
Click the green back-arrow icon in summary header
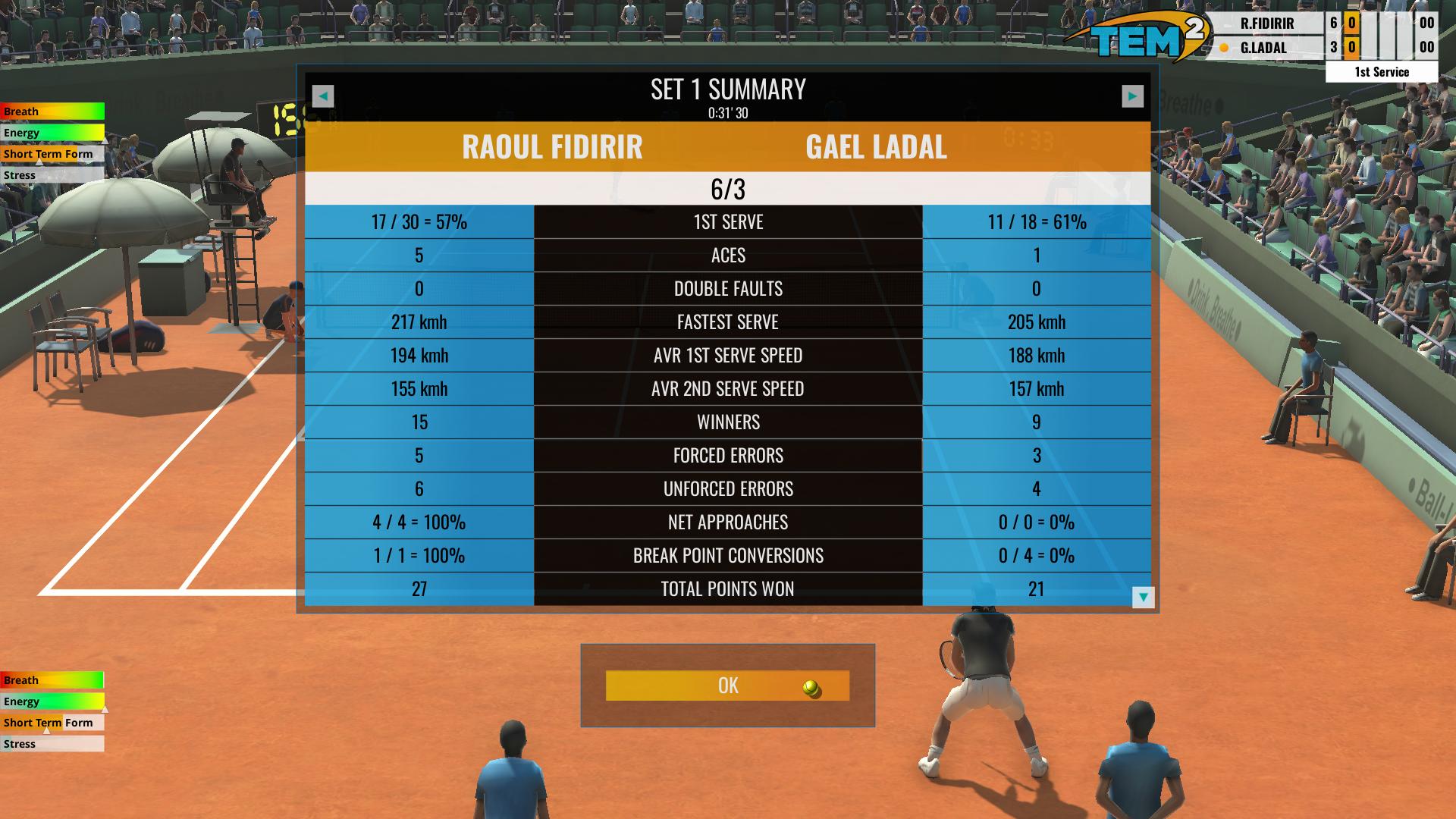coord(322,96)
